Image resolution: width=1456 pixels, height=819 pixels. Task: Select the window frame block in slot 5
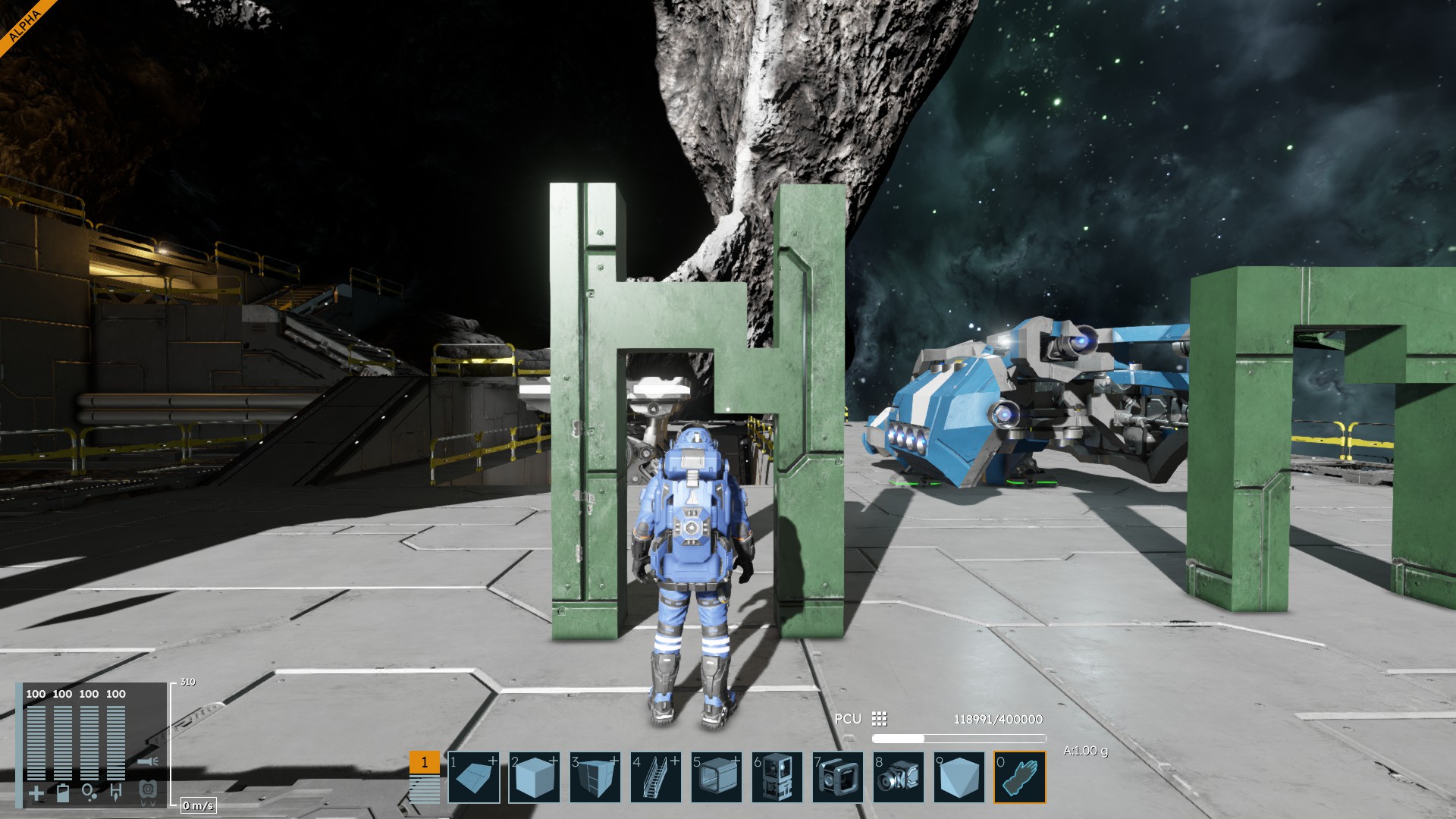[717, 777]
